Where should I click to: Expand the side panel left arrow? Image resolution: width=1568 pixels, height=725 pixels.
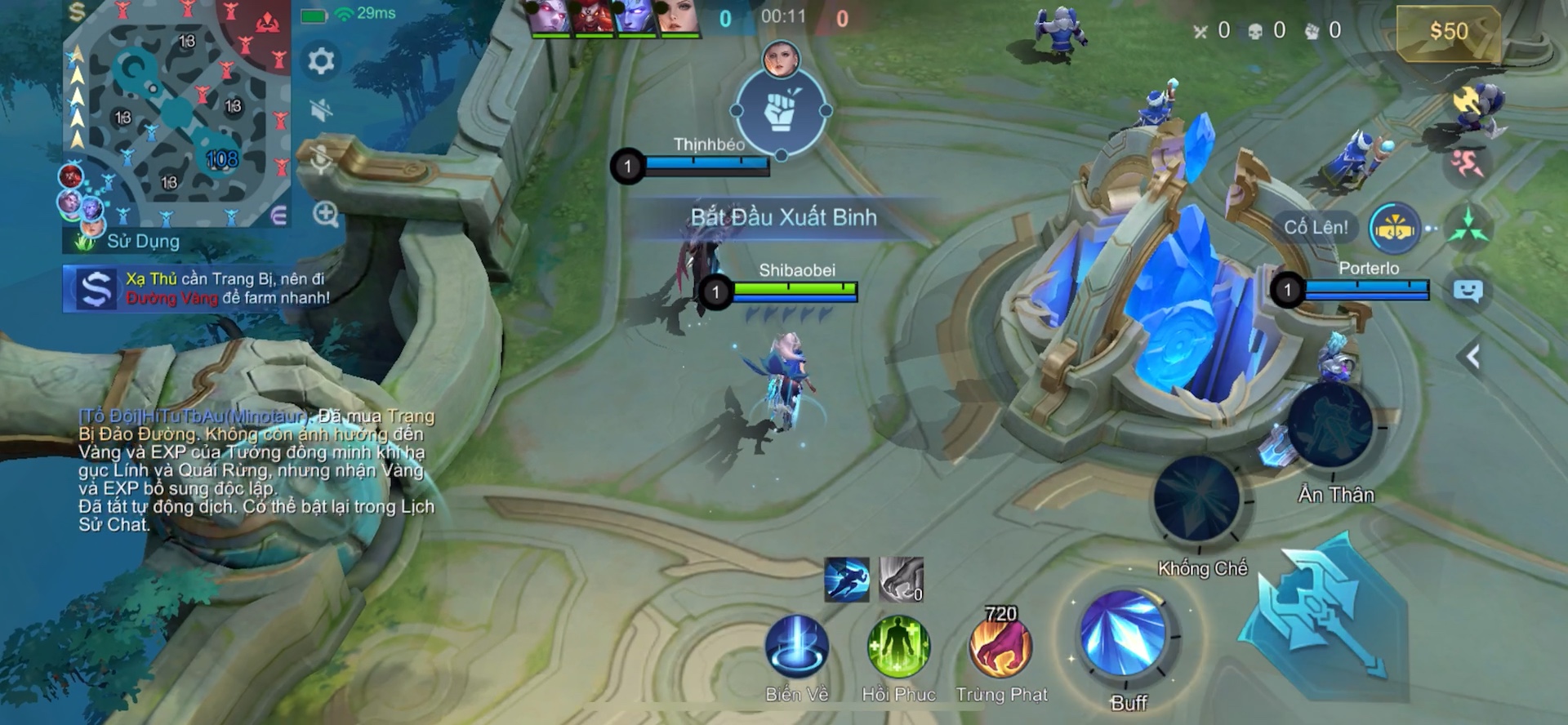pos(1472,357)
